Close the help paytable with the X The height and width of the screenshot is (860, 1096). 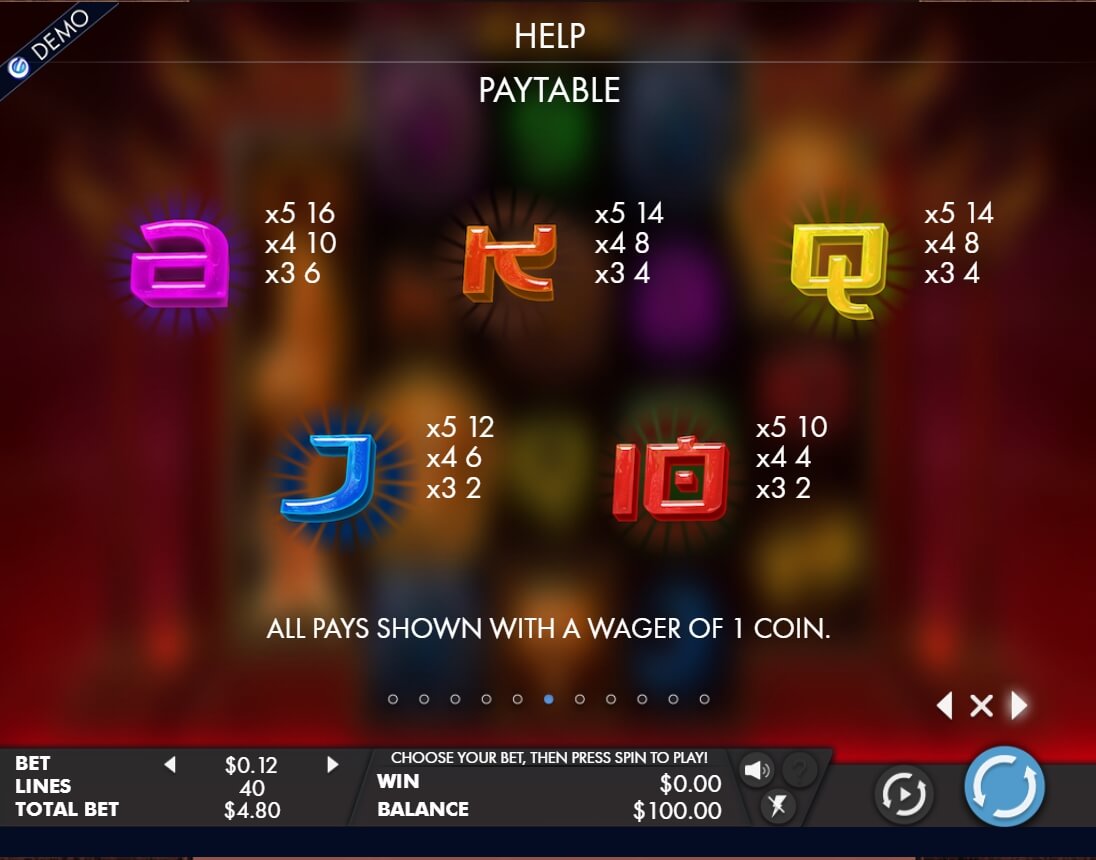coord(981,706)
